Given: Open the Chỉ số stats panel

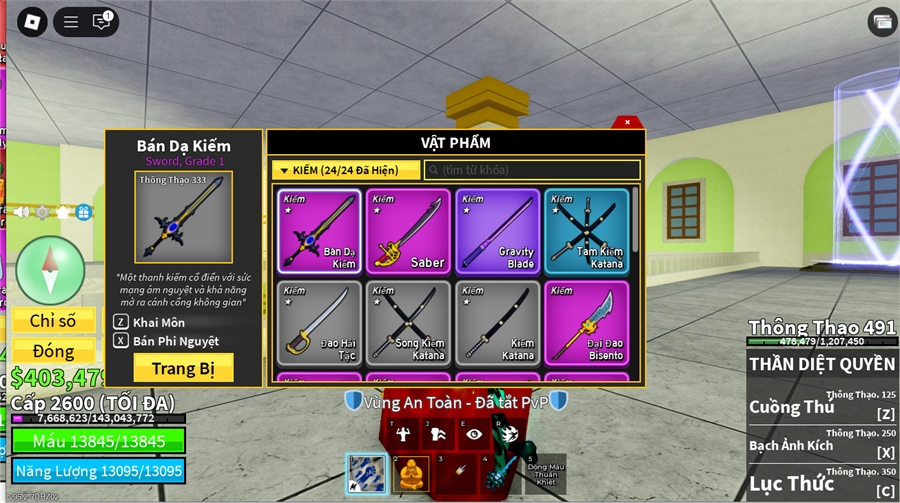Looking at the screenshot, I should tap(54, 321).
